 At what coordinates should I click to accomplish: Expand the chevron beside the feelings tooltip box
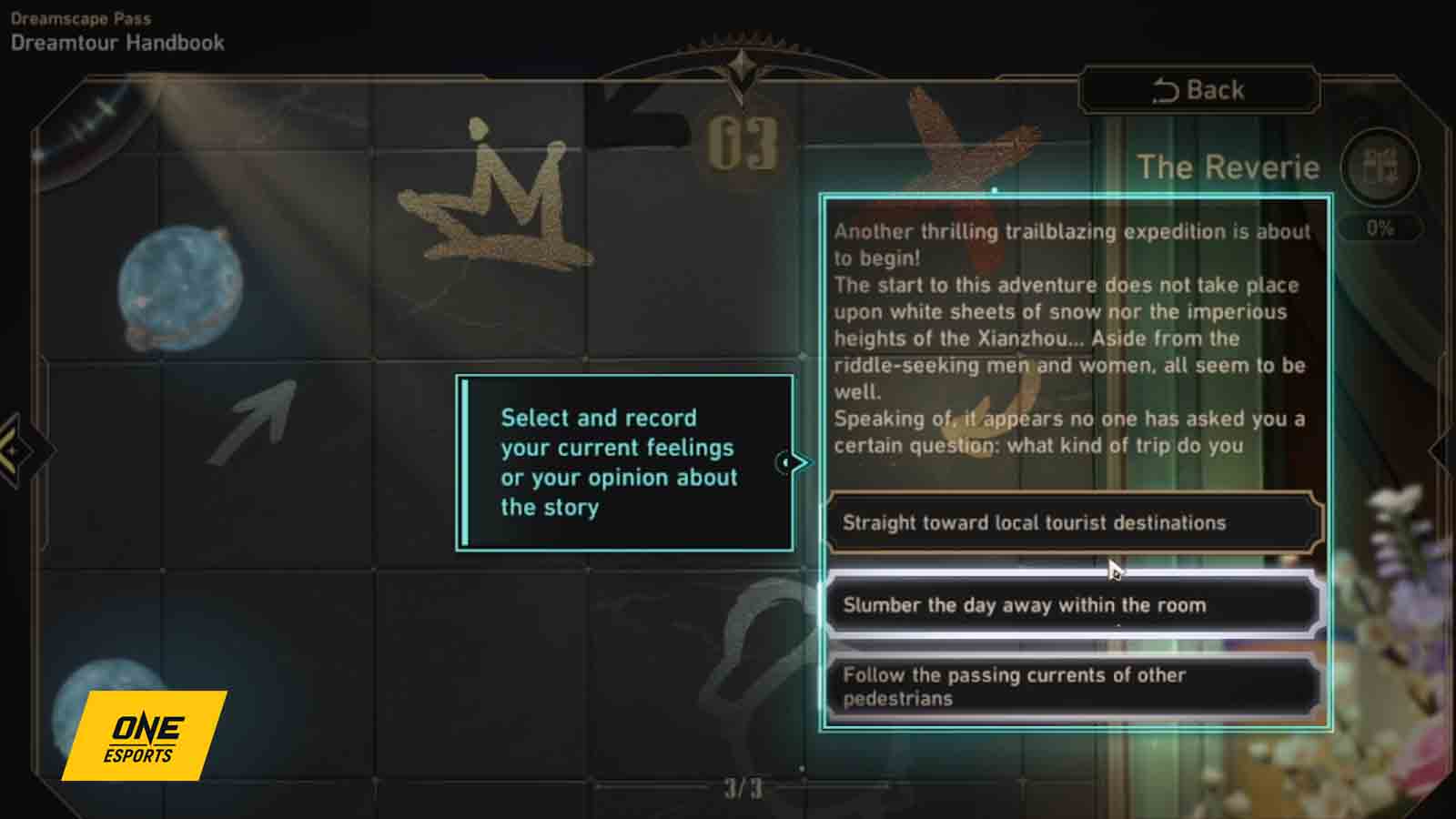(x=799, y=461)
